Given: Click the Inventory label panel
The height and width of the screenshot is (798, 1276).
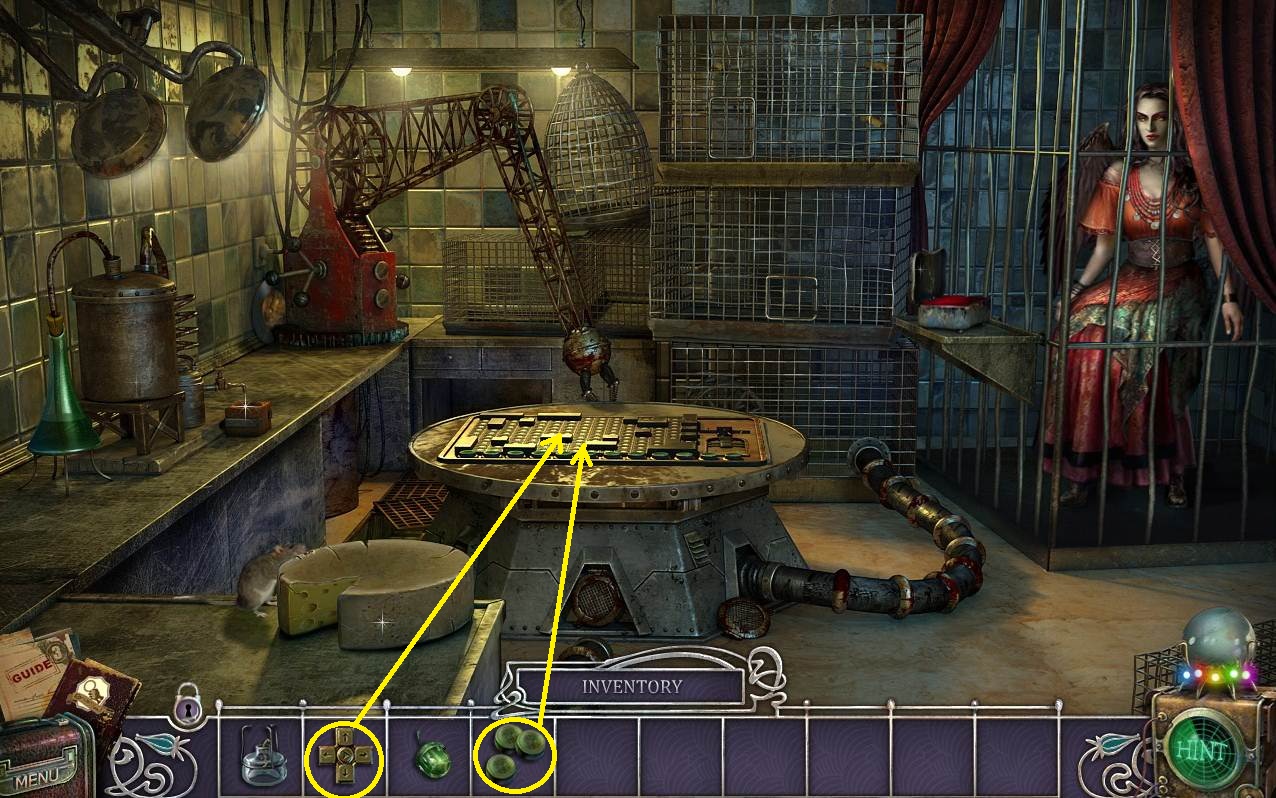Looking at the screenshot, I should tap(631, 687).
